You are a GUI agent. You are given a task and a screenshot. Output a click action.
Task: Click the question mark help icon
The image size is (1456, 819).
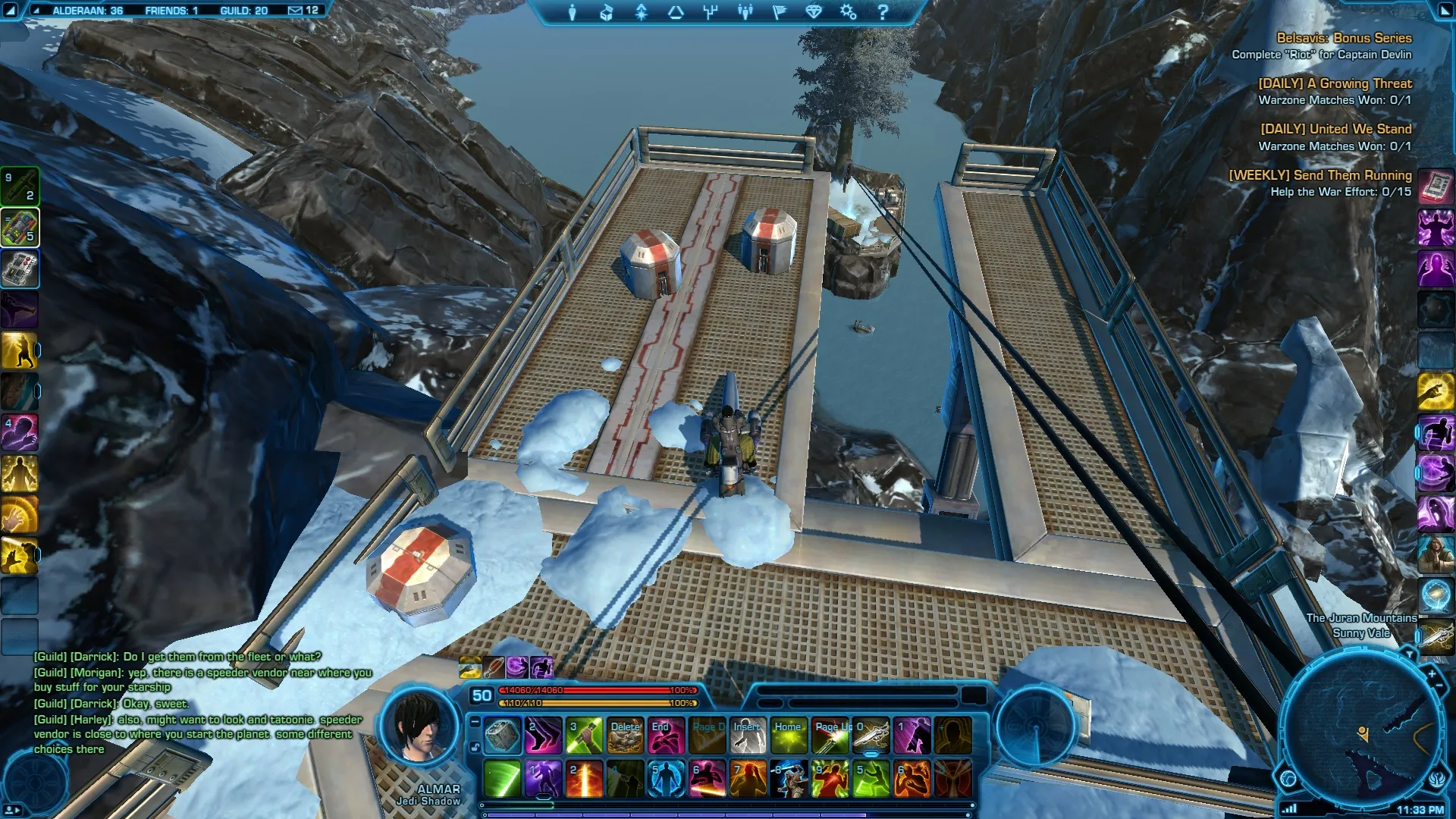tap(882, 12)
